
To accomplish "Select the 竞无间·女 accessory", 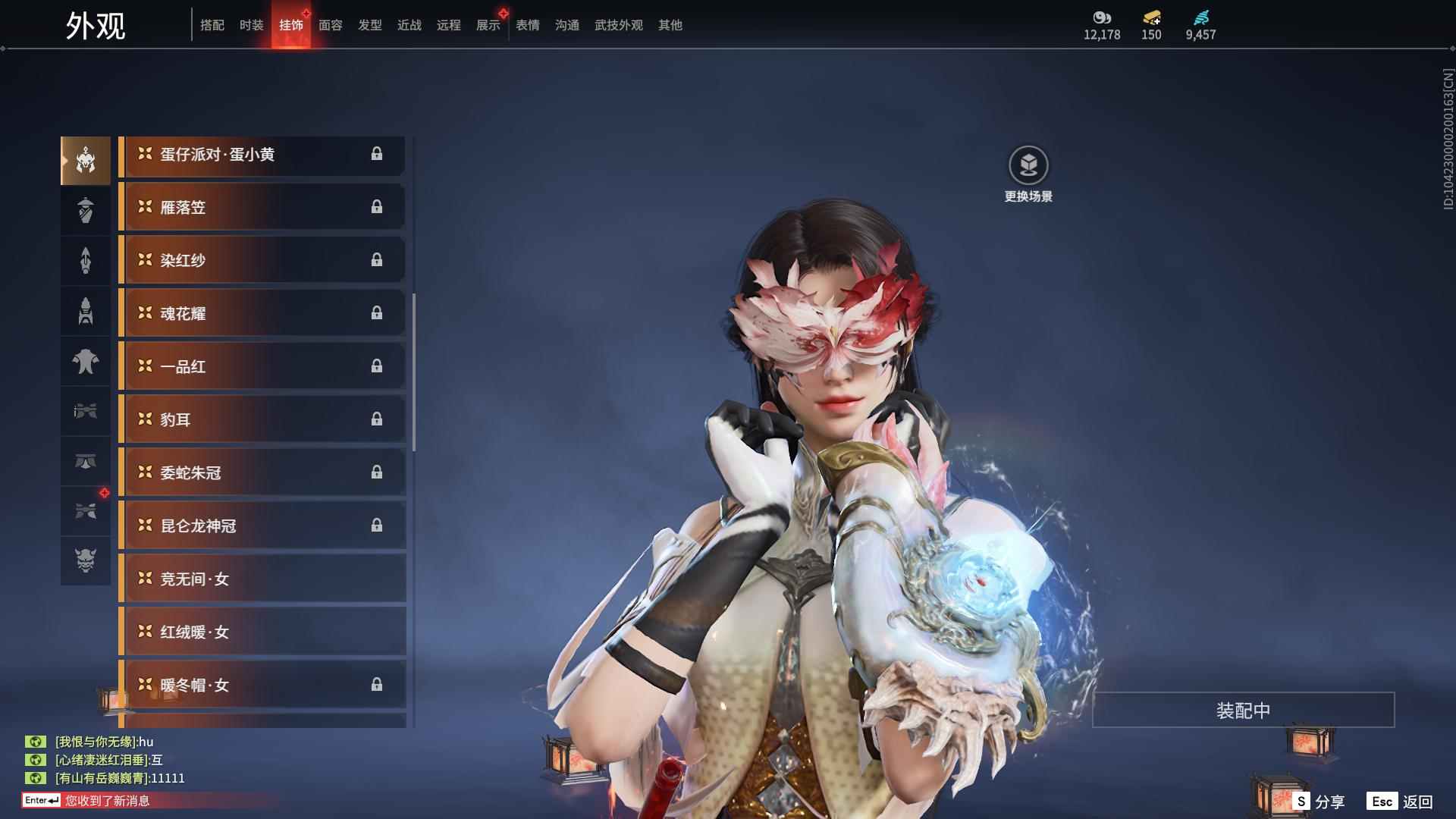I will pos(262,579).
